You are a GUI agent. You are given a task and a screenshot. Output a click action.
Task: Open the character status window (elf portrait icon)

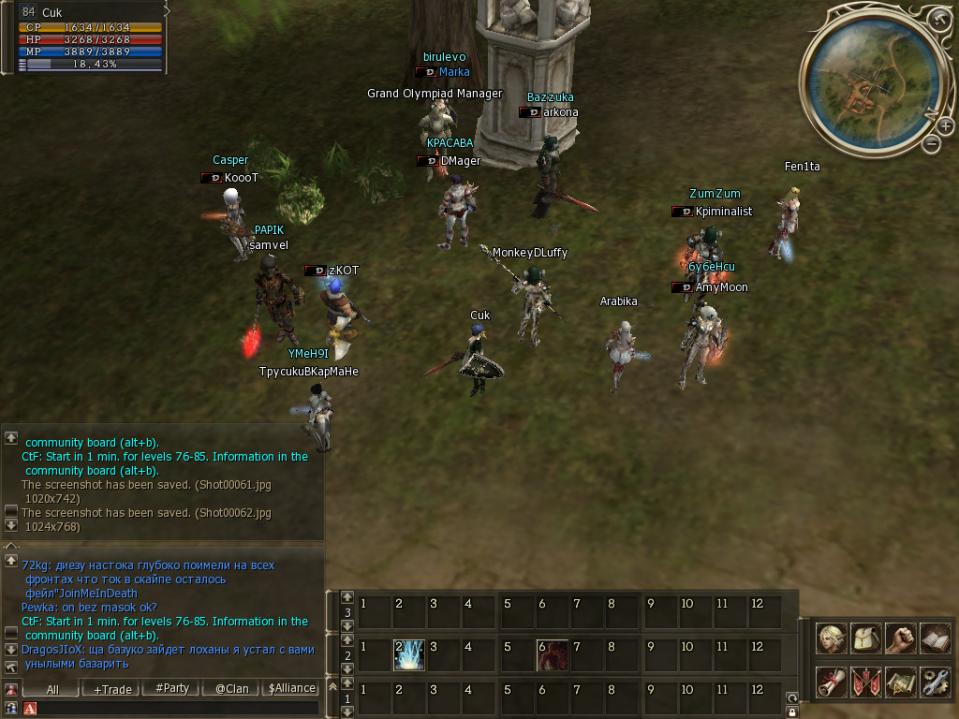[829, 638]
